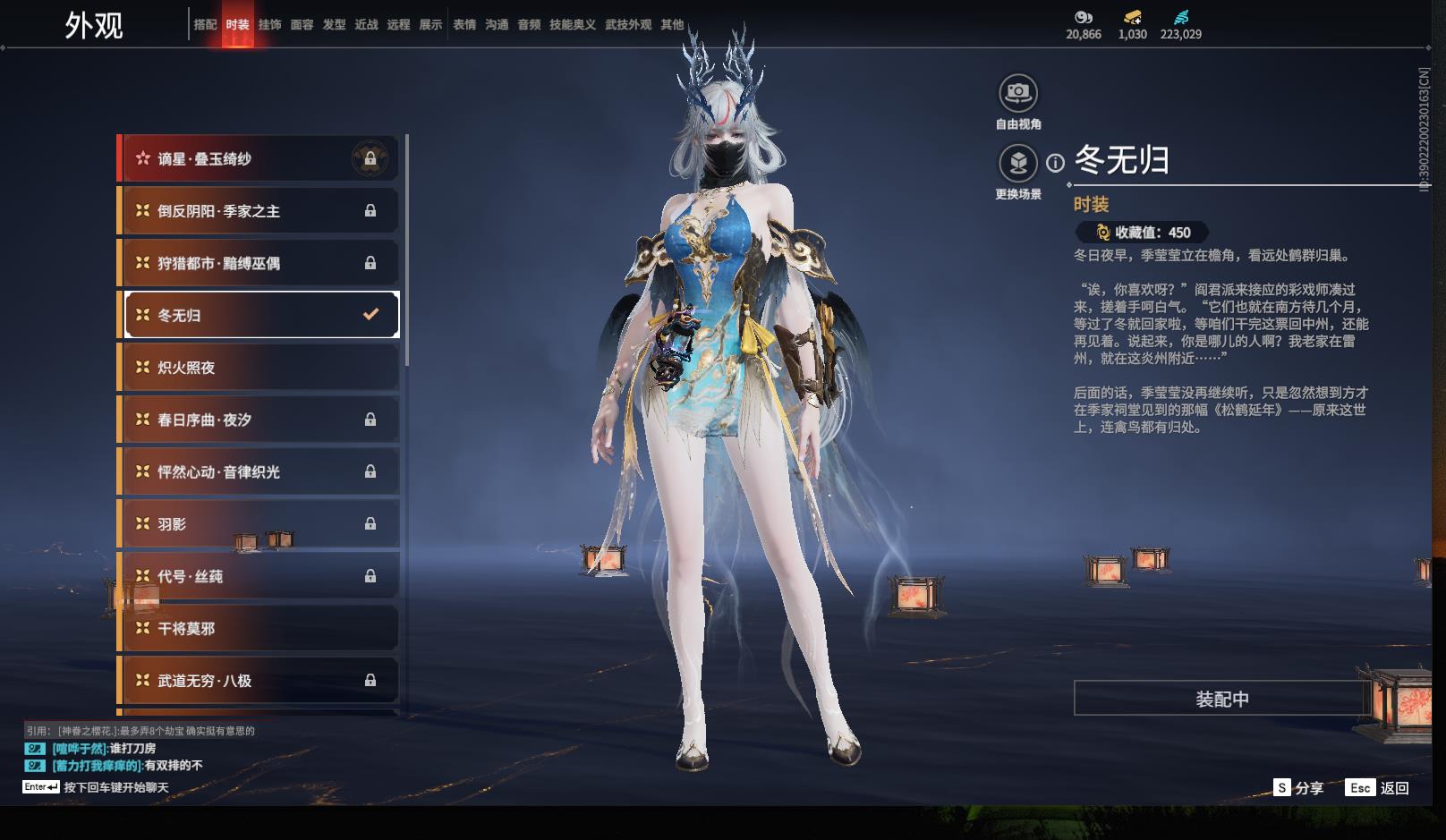
Task: Choose the 怦然心动·音律织光 outfit
Action: (259, 471)
